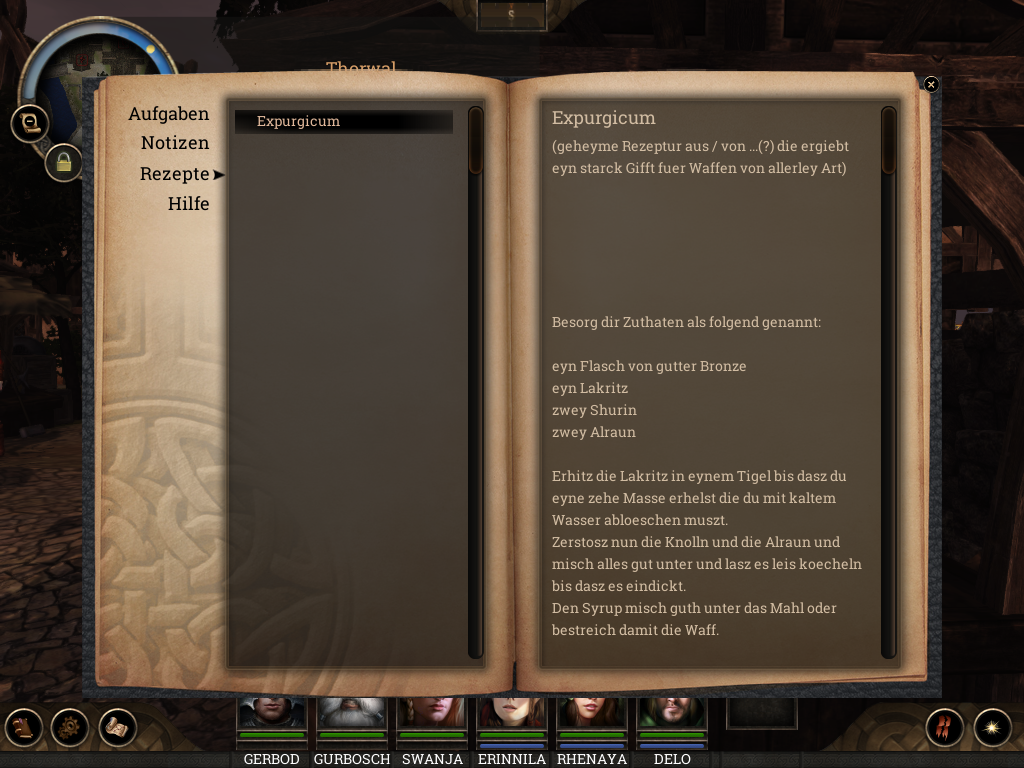This screenshot has height=768, width=1024.
Task: Click the red double-stripe icon
Action: point(944,727)
